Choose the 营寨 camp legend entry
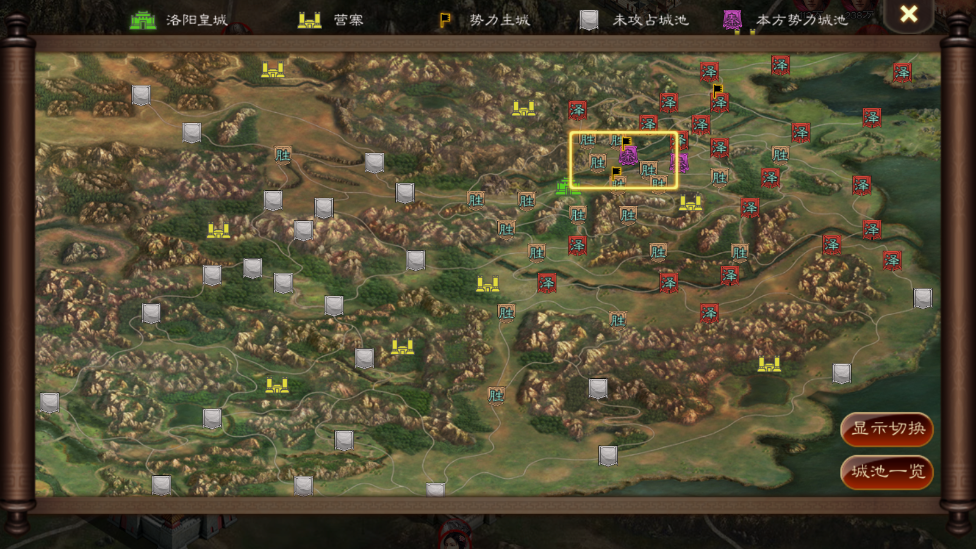This screenshot has height=549, width=976. pyautogui.click(x=330, y=19)
